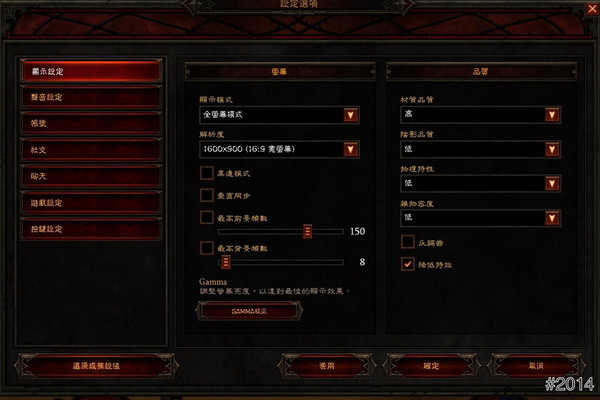Viewport: 600px width, 400px height.
Task: Enable the 最高前景幀數 foreground FPS cap checkbox
Action: point(207,217)
